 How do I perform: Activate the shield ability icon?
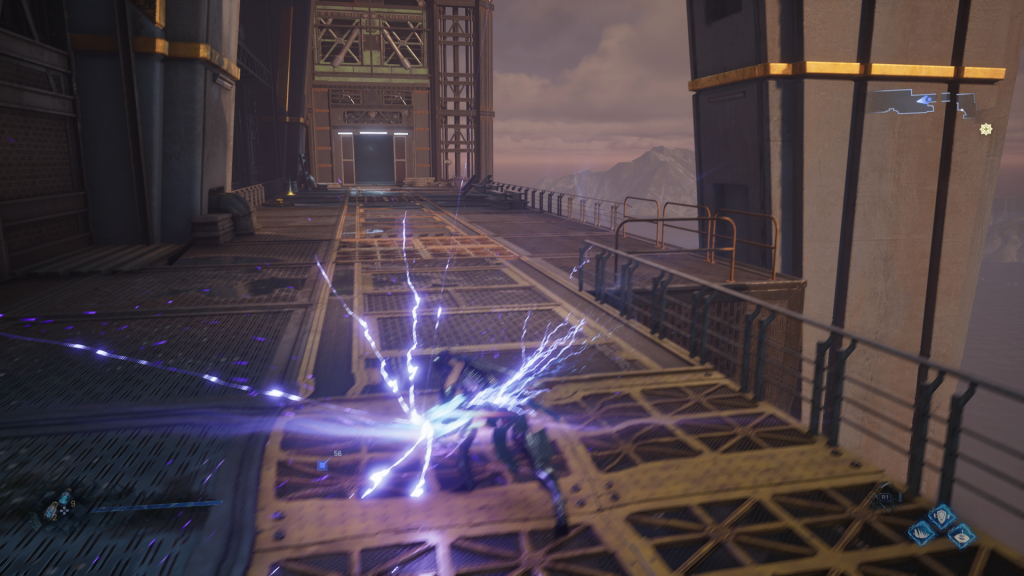[x=942, y=517]
